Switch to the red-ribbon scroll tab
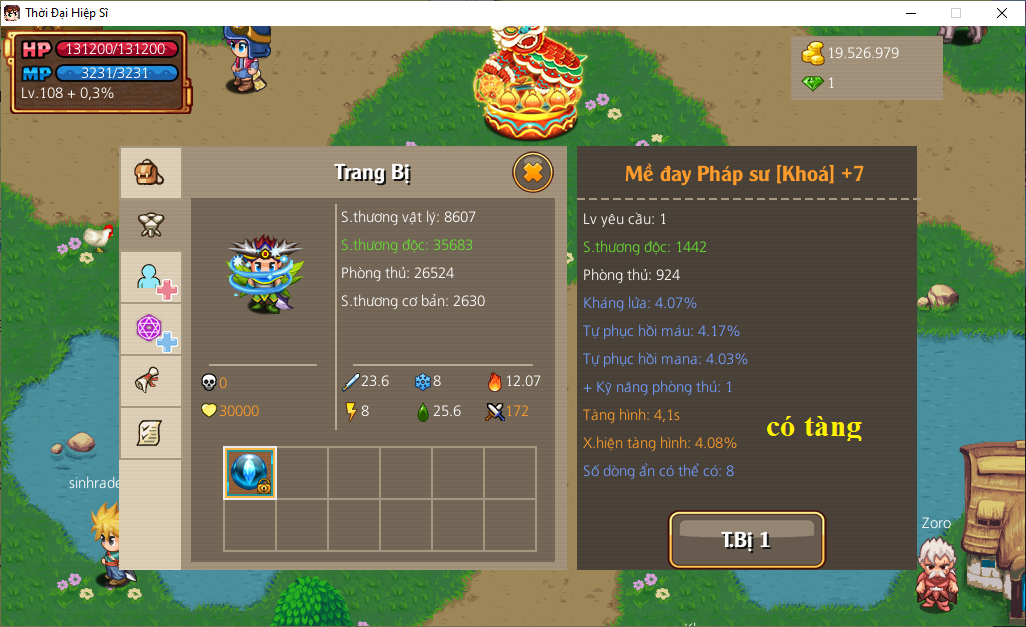Viewport: 1026px width, 627px height. pos(150,382)
